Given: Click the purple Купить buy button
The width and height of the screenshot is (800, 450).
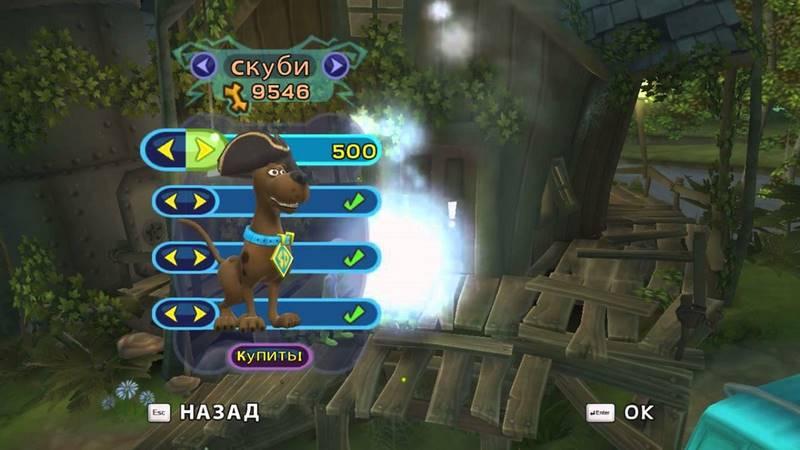Looking at the screenshot, I should point(269,355).
